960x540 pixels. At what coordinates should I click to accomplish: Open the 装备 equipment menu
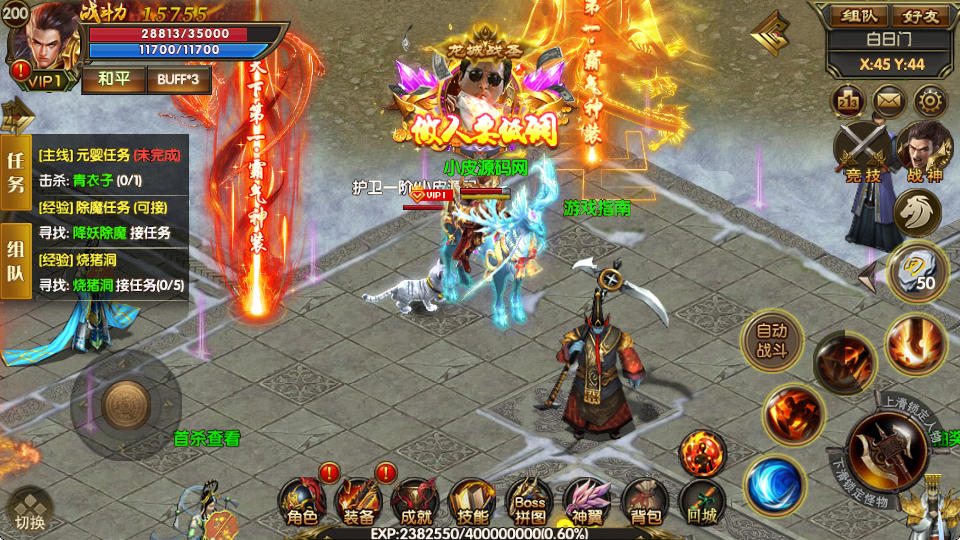tap(358, 500)
